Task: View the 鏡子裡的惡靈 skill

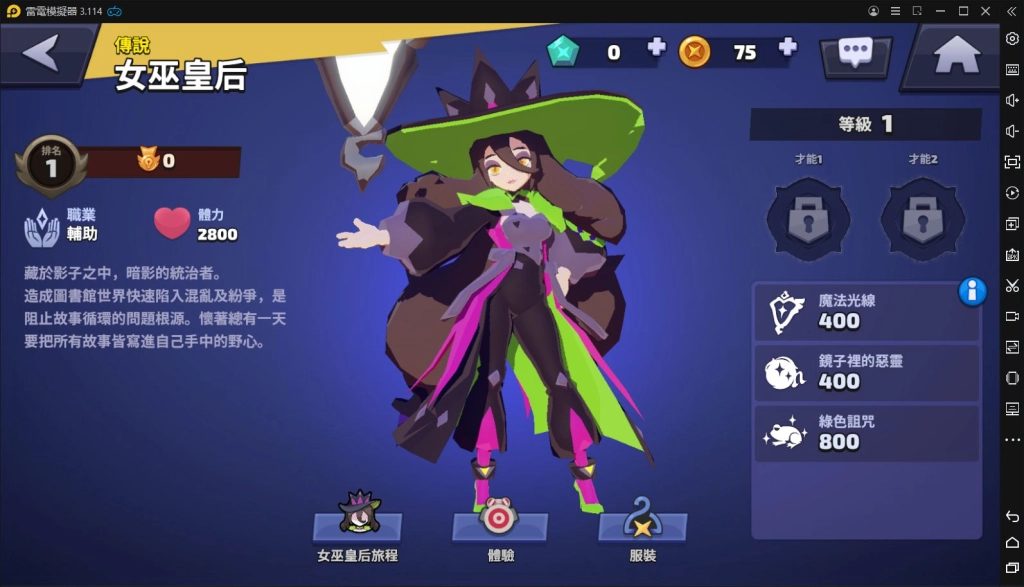Action: pyautogui.click(x=866, y=371)
